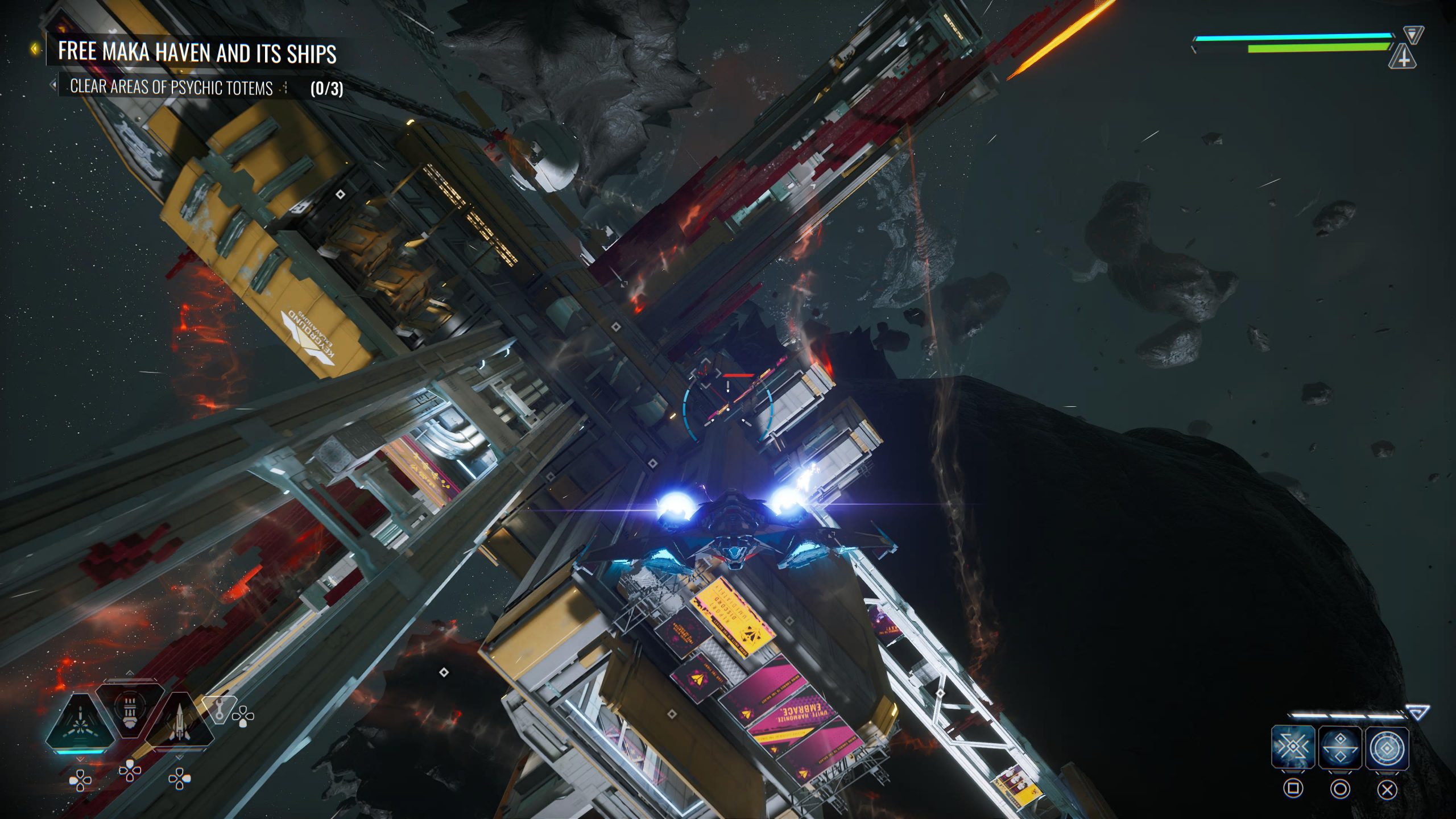The width and height of the screenshot is (1456, 819).
Task: Activate the crossed-arrows device ability
Action: (1293, 747)
